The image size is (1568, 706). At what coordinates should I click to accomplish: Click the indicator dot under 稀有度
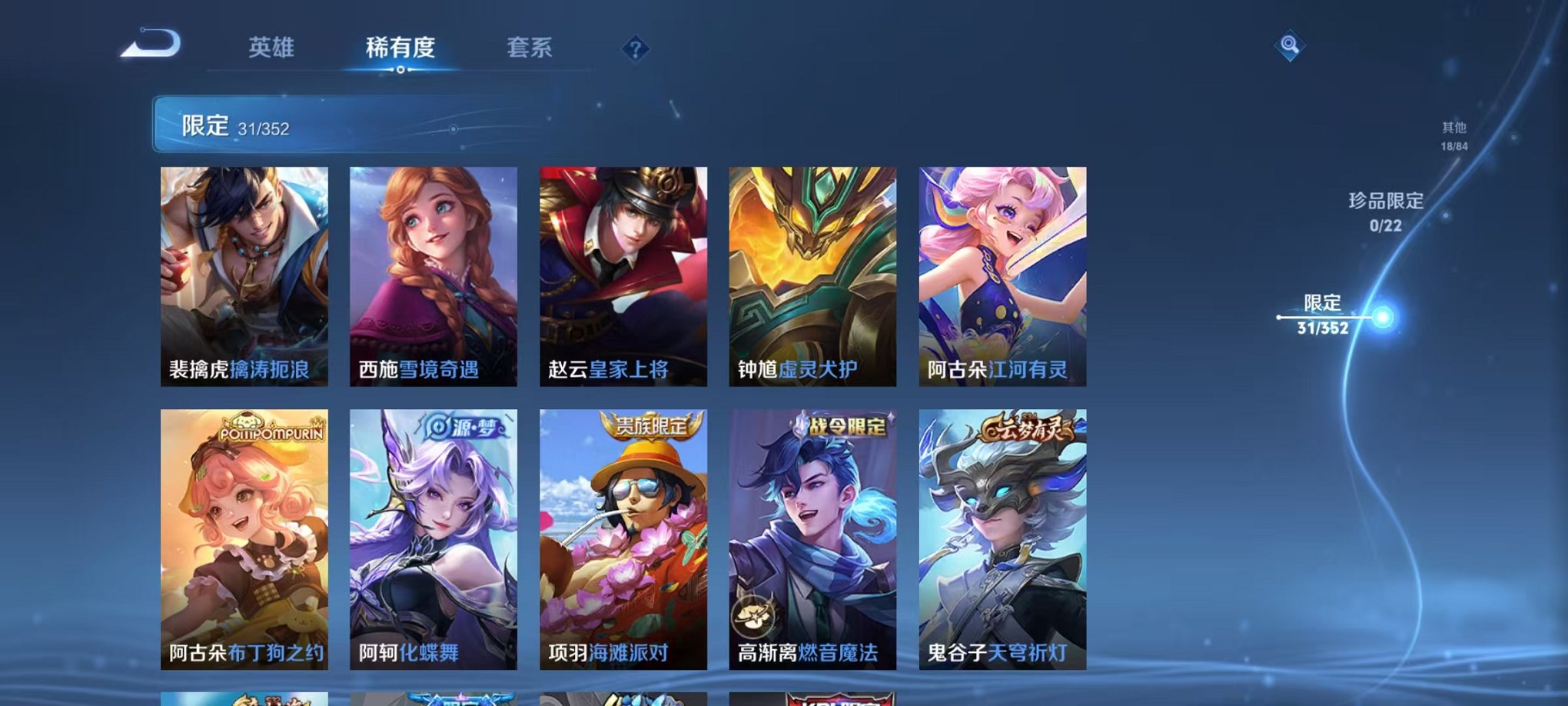tap(399, 71)
